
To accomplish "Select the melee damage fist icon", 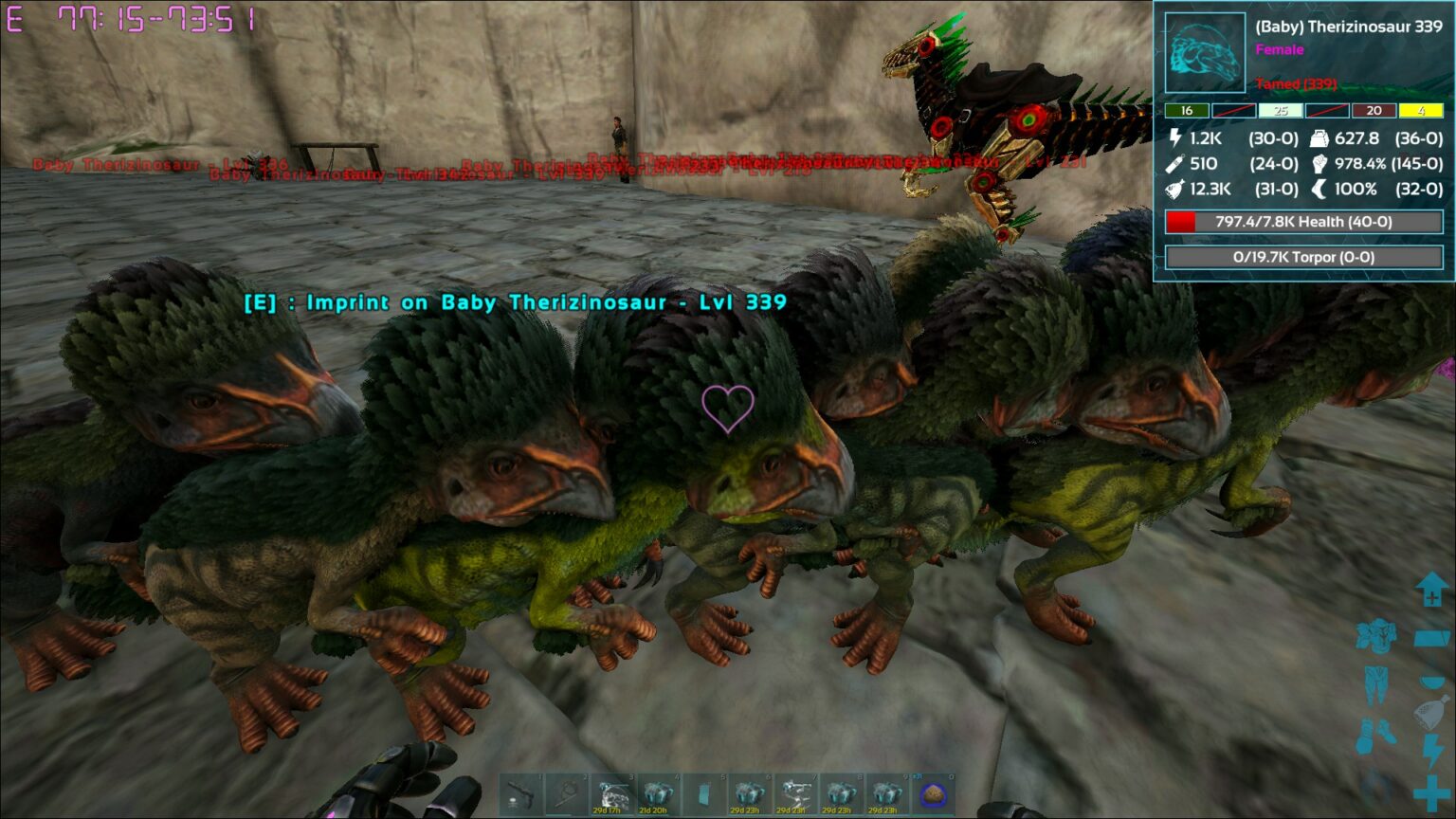I will (1318, 164).
